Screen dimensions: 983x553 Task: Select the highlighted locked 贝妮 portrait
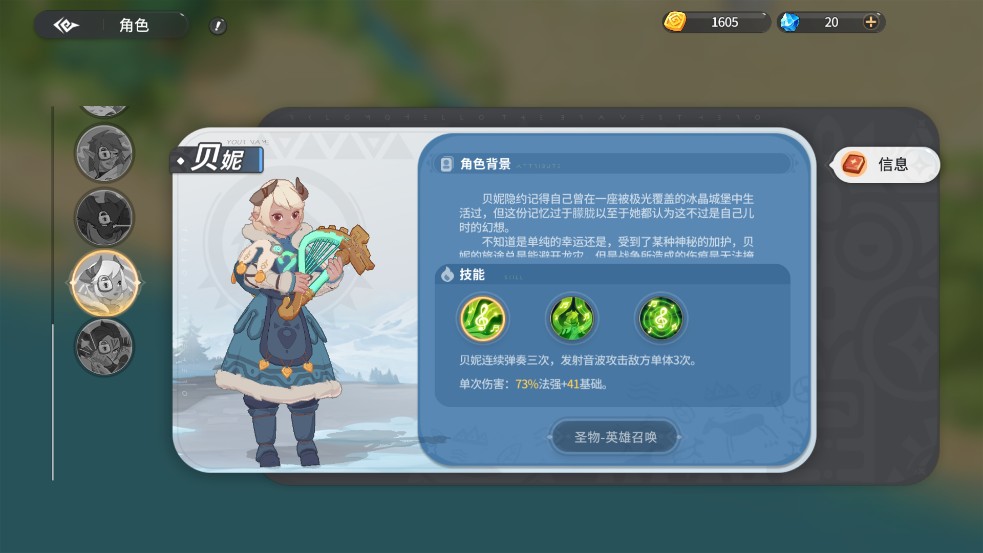(104, 283)
